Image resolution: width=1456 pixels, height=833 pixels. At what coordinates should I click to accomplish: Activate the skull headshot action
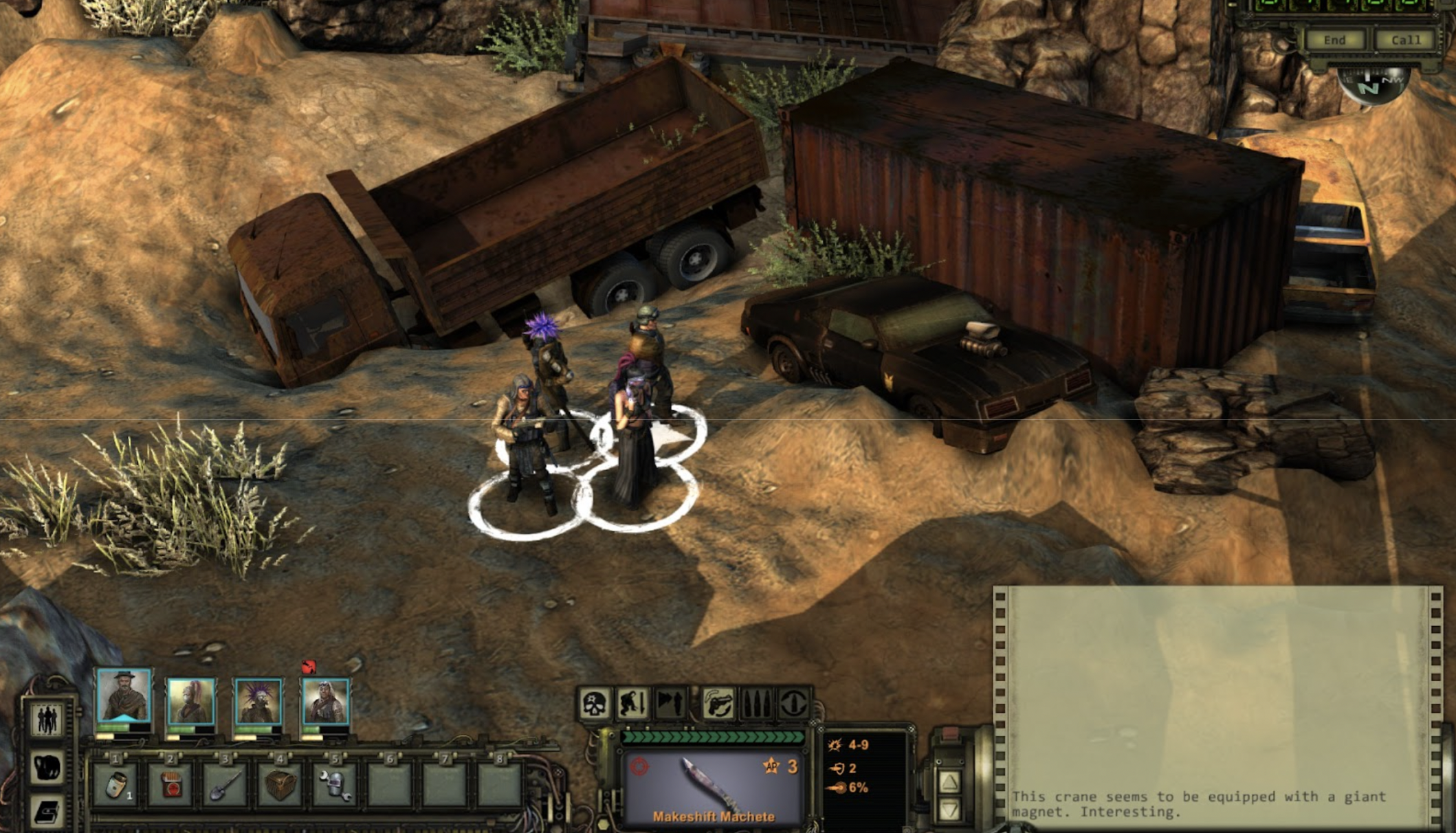click(x=594, y=704)
